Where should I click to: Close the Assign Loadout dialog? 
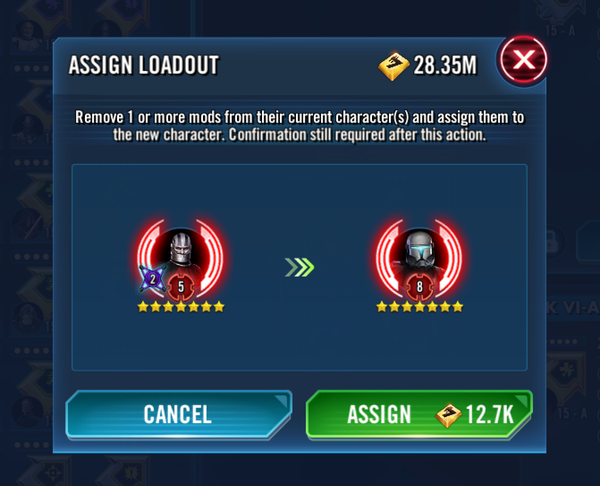[x=523, y=63]
